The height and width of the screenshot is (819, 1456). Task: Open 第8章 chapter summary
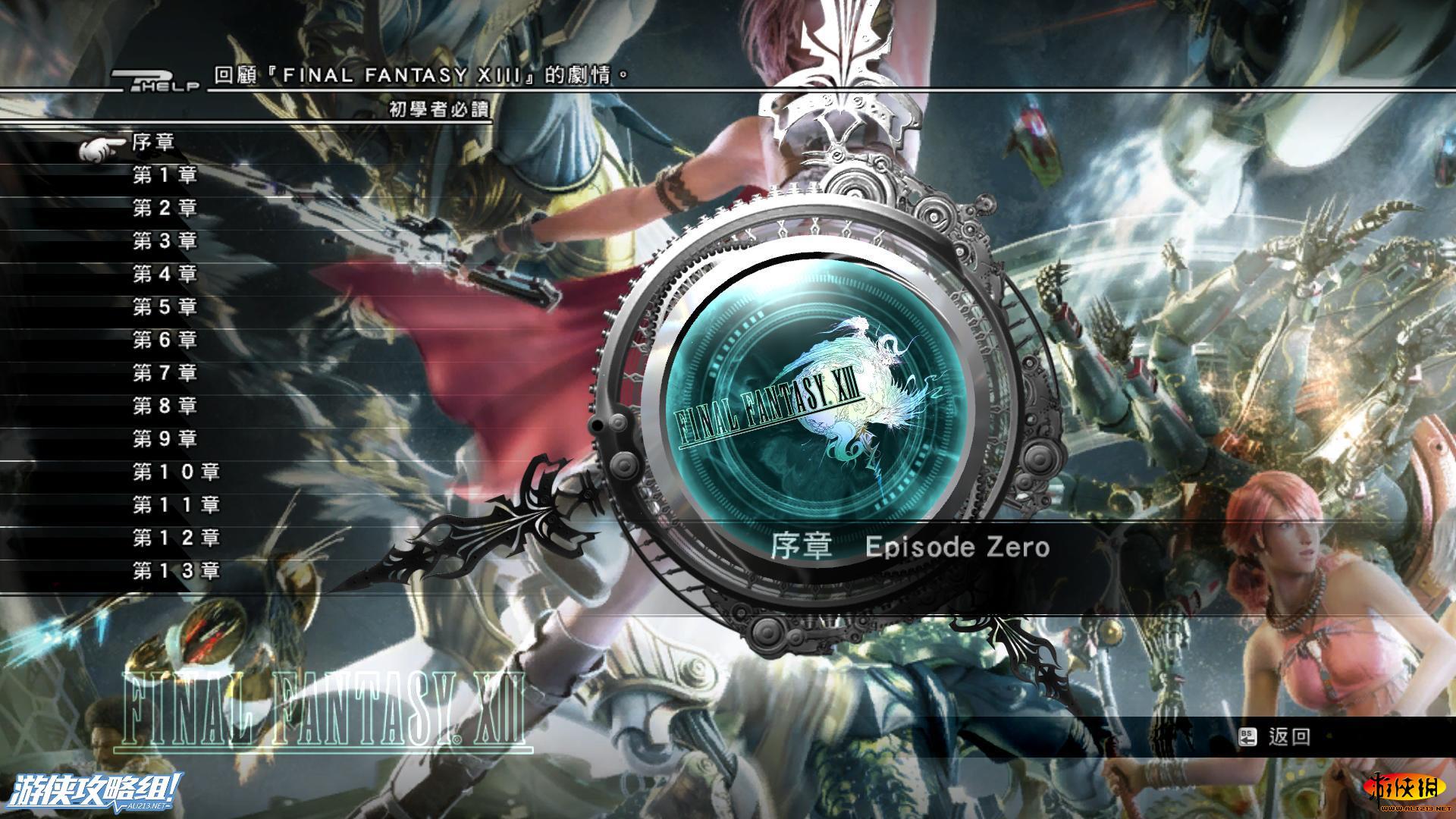165,406
